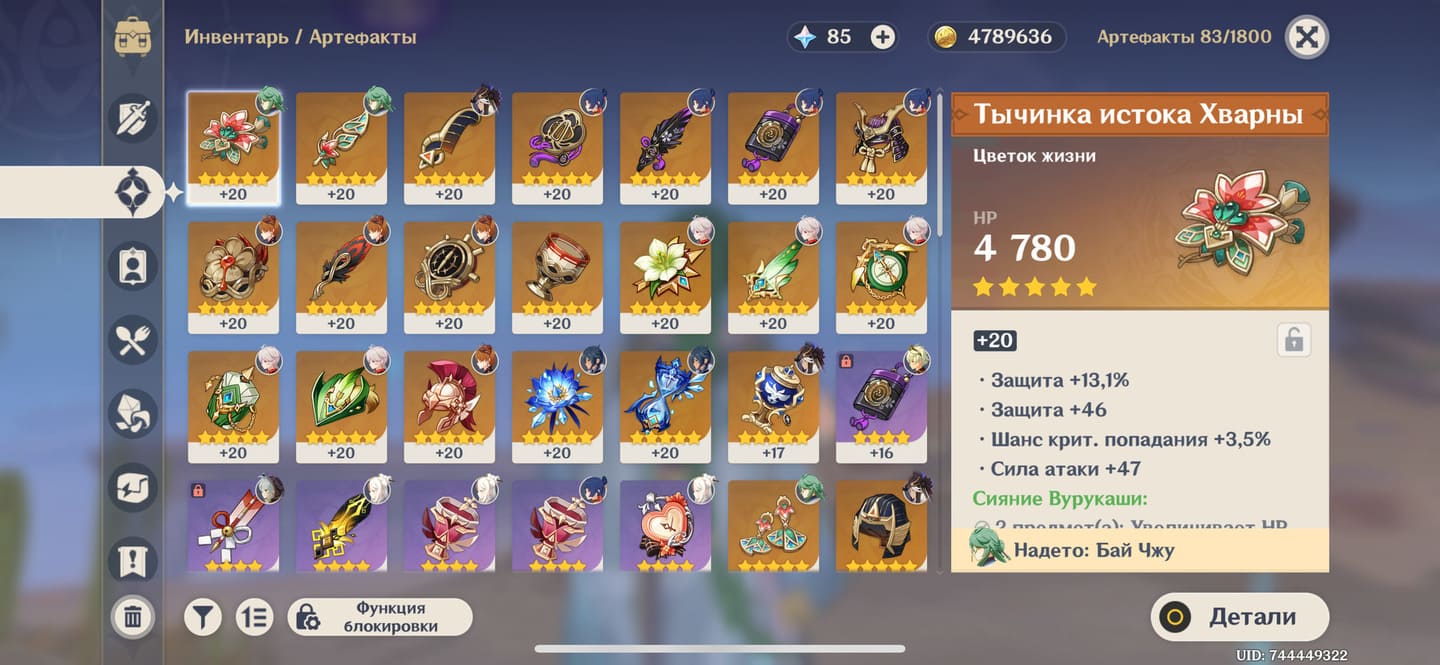The image size is (1440, 665).
Task: Open the sort order options
Action: [254, 617]
